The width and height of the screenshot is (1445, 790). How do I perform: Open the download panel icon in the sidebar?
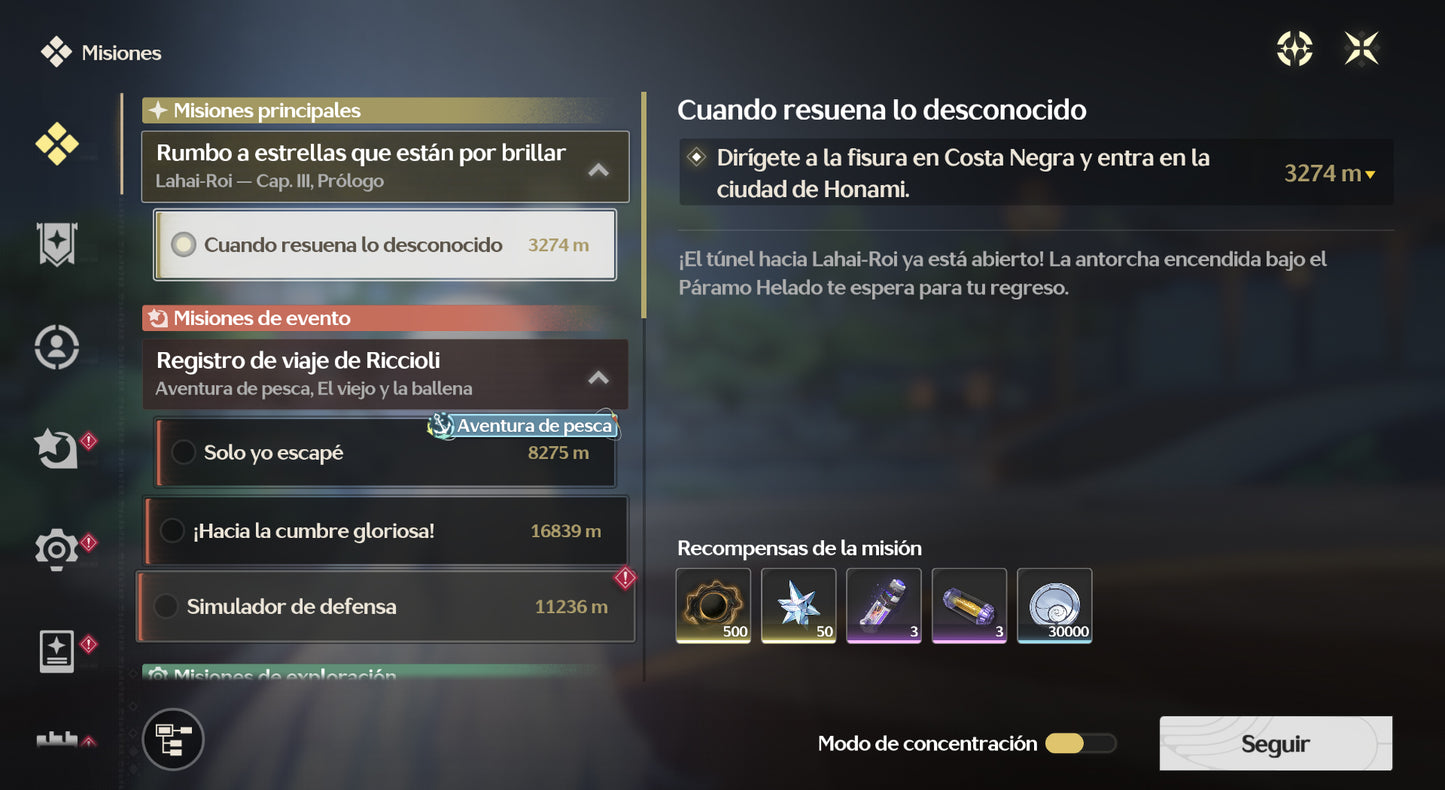point(57,650)
